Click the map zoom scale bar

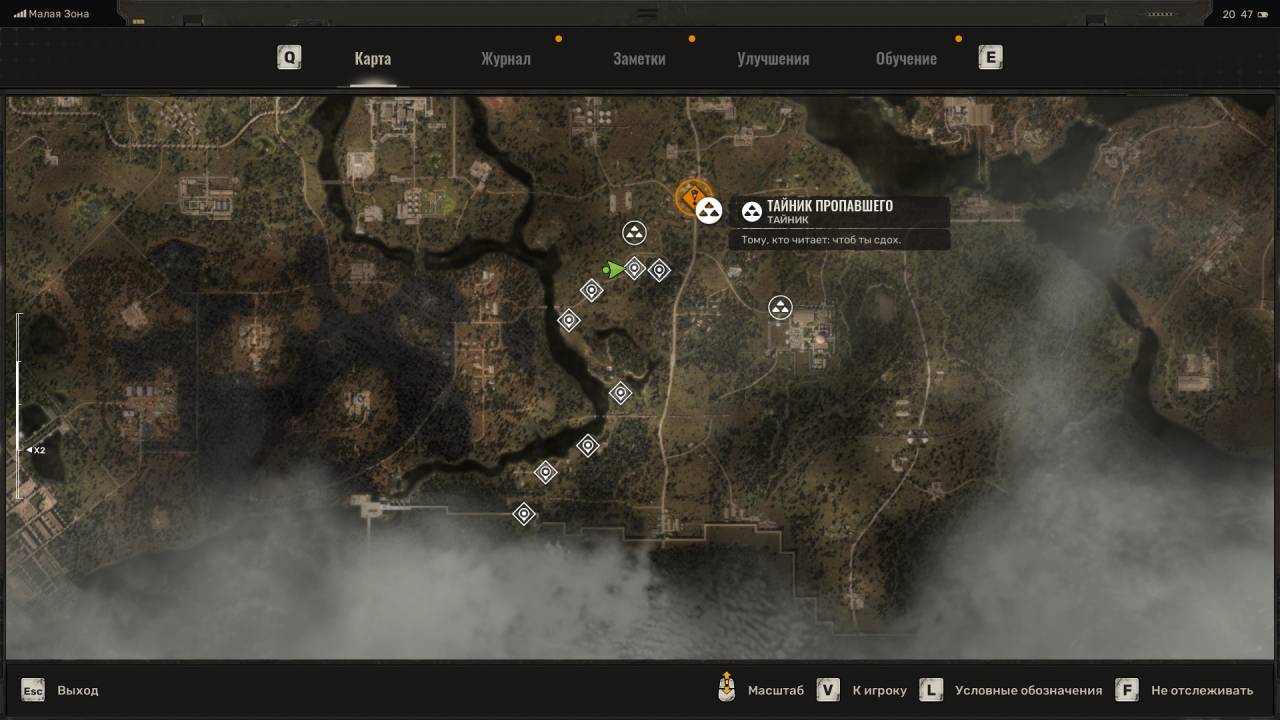tap(18, 405)
